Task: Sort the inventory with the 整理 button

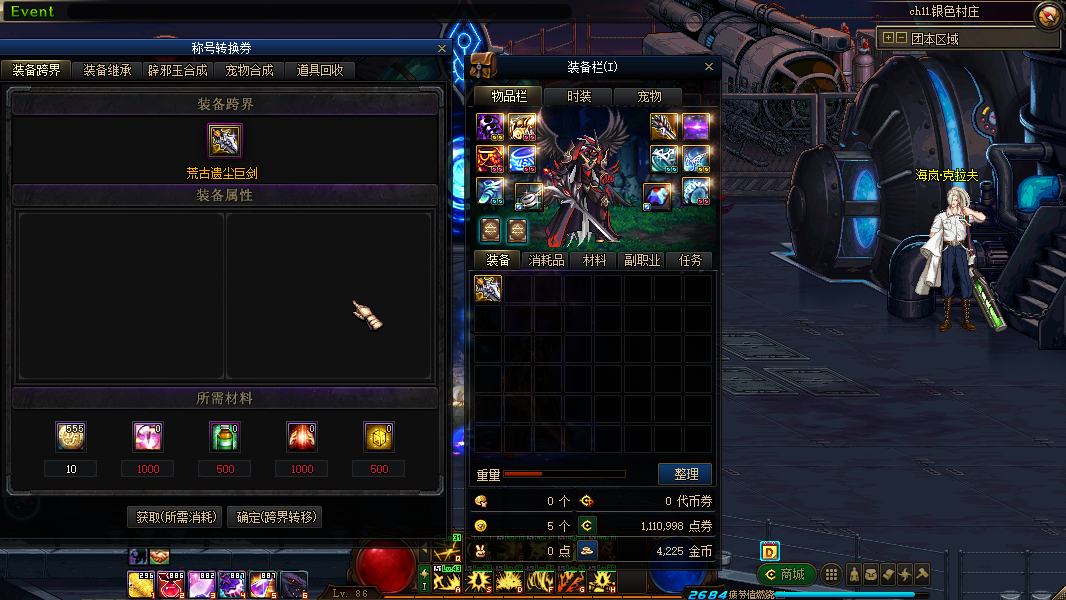Action: (x=685, y=474)
